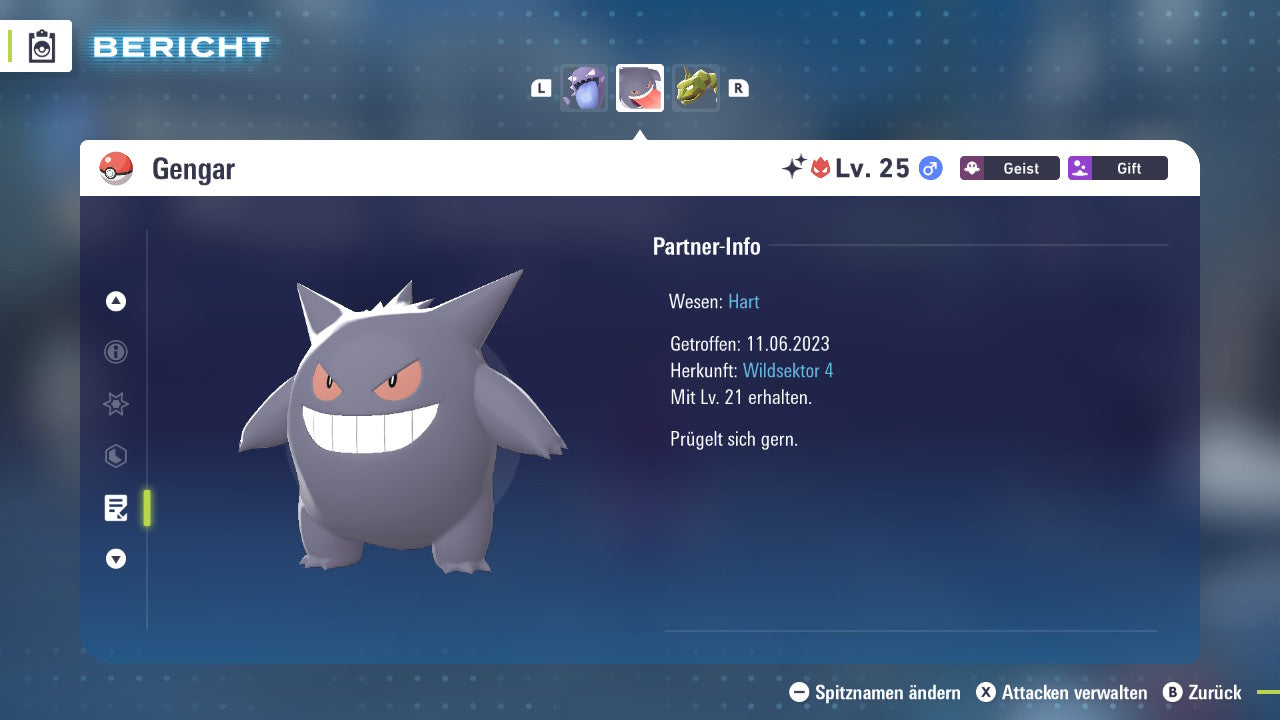Select the green Pokémon thumbnail
This screenshot has width=1280, height=720.
point(695,88)
